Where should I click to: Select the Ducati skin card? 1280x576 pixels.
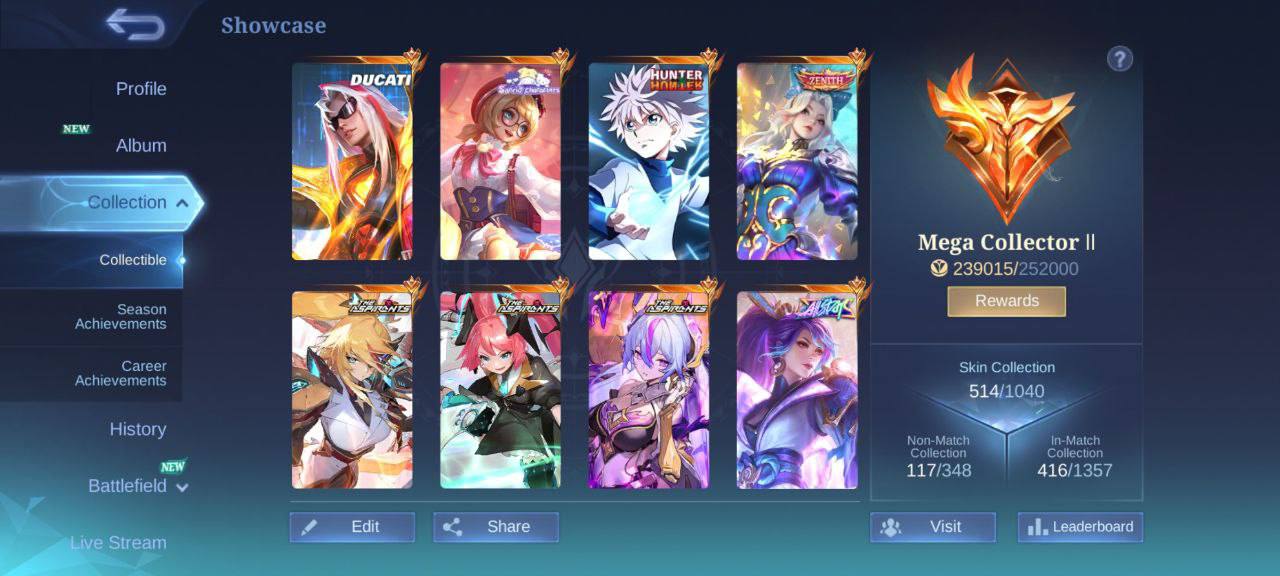[352, 161]
